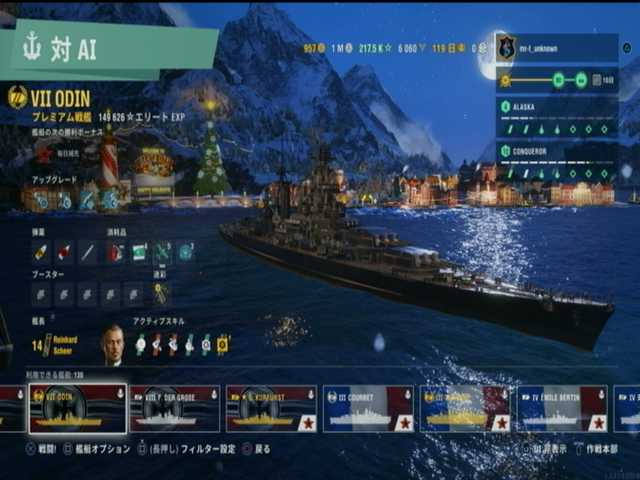Image resolution: width=640 pixels, height=480 pixels.
Task: Select the III Courbet ship card
Action: [x=367, y=408]
